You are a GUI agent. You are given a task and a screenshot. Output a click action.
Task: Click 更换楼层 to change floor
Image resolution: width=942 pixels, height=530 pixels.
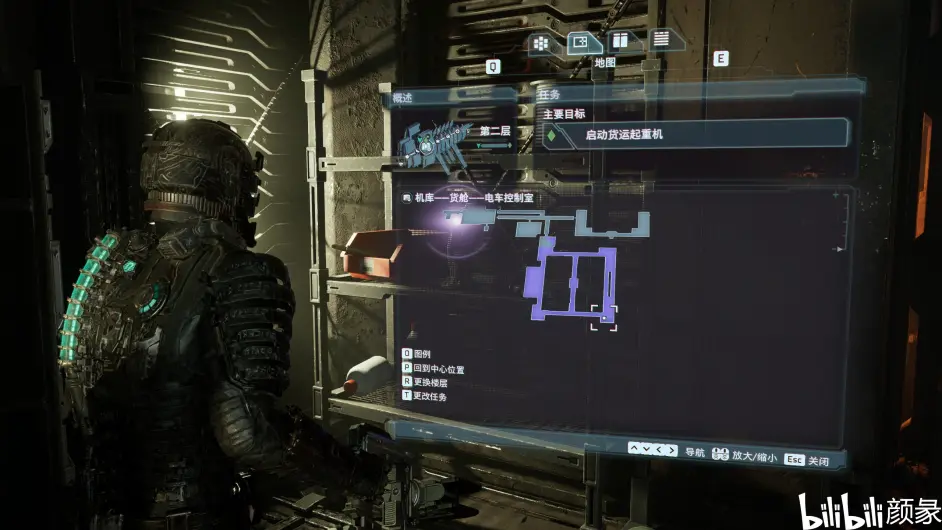425,383
